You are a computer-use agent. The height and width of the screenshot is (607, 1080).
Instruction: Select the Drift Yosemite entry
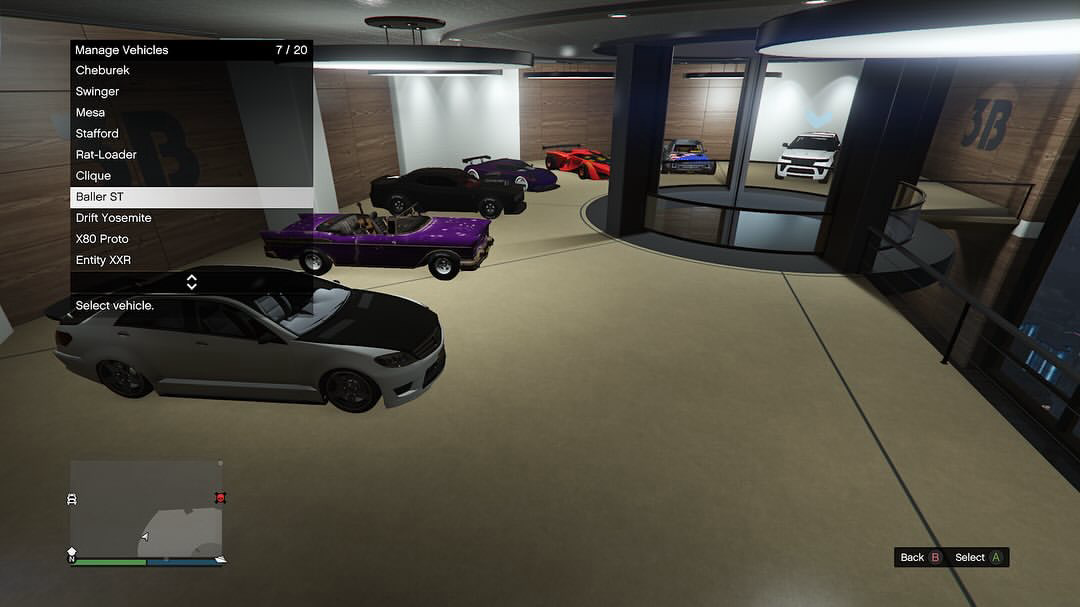[191, 218]
